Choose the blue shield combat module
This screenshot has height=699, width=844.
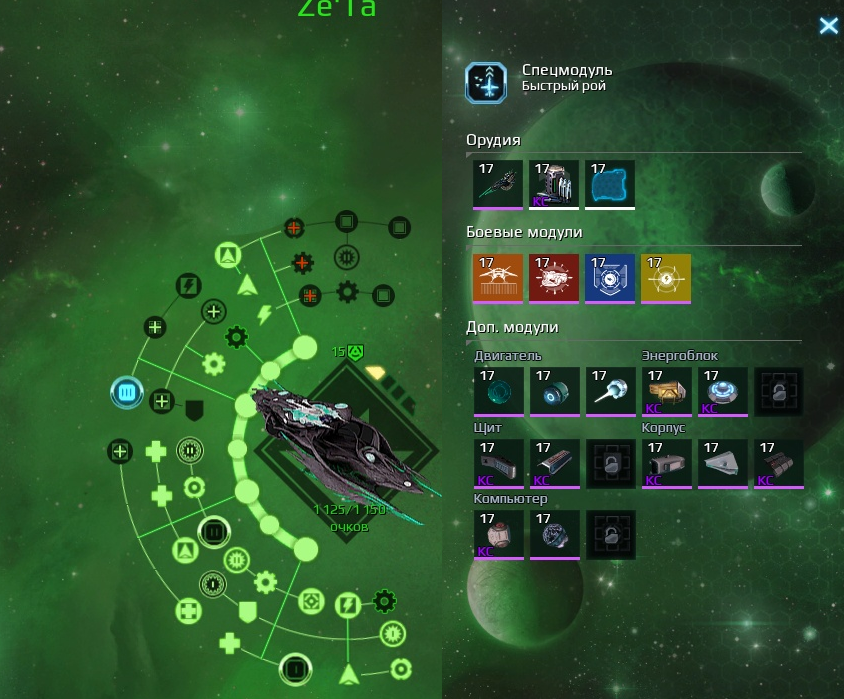click(x=610, y=278)
